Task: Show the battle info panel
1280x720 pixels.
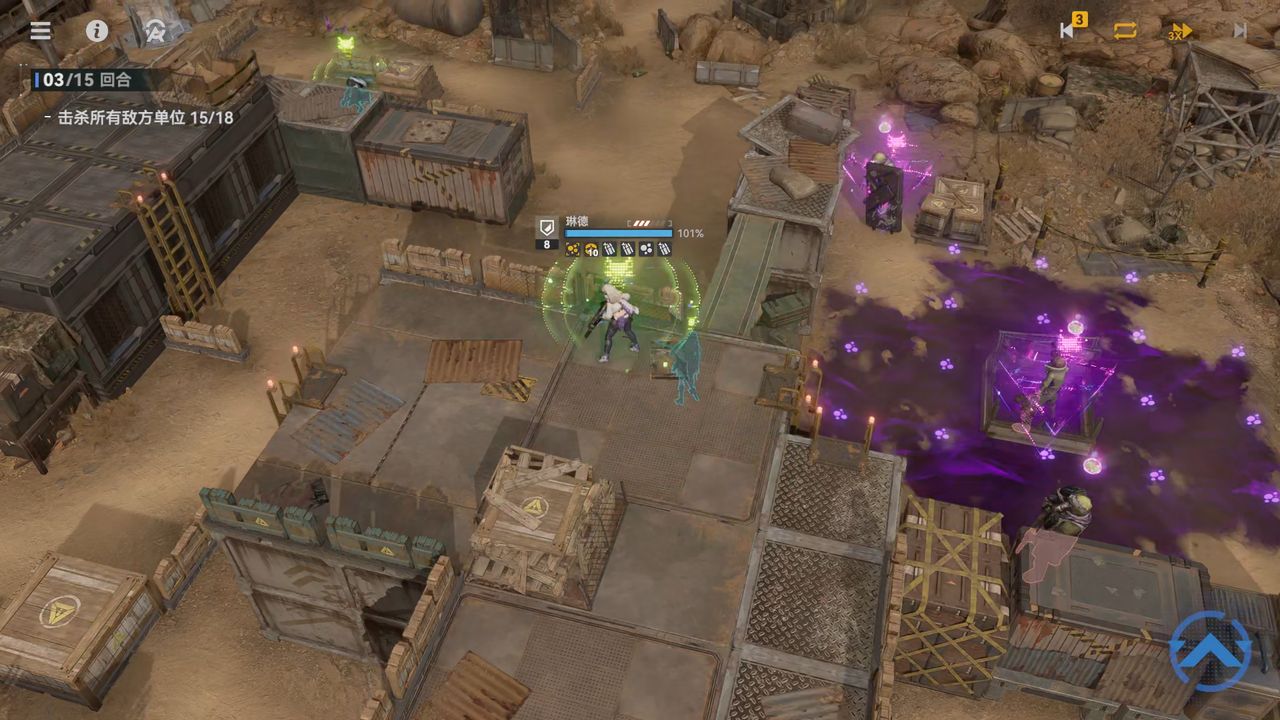Action: pos(97,30)
